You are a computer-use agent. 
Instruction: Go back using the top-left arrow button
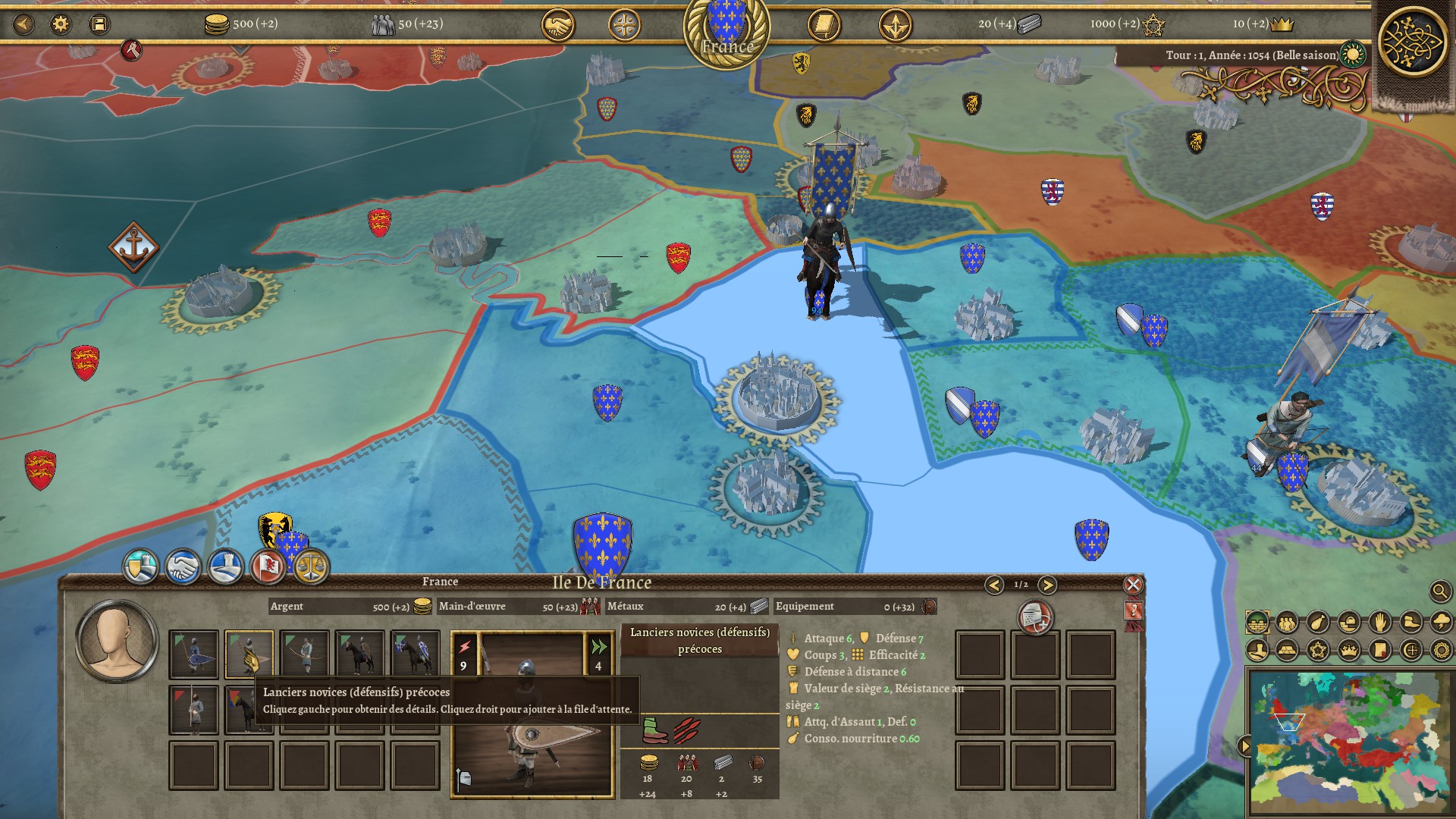pyautogui.click(x=24, y=24)
